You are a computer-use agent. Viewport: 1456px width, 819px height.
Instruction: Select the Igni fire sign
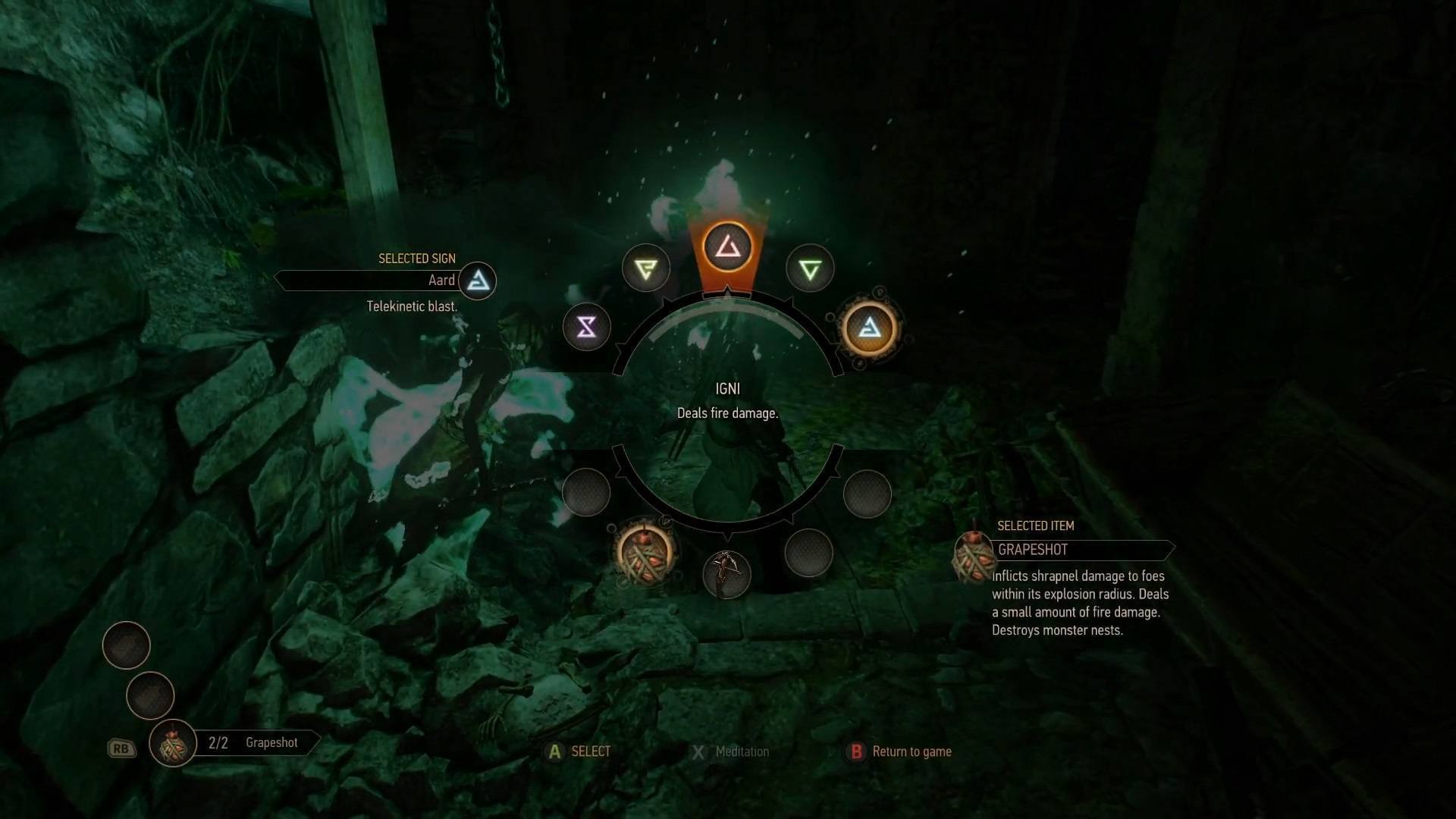pyautogui.click(x=727, y=246)
